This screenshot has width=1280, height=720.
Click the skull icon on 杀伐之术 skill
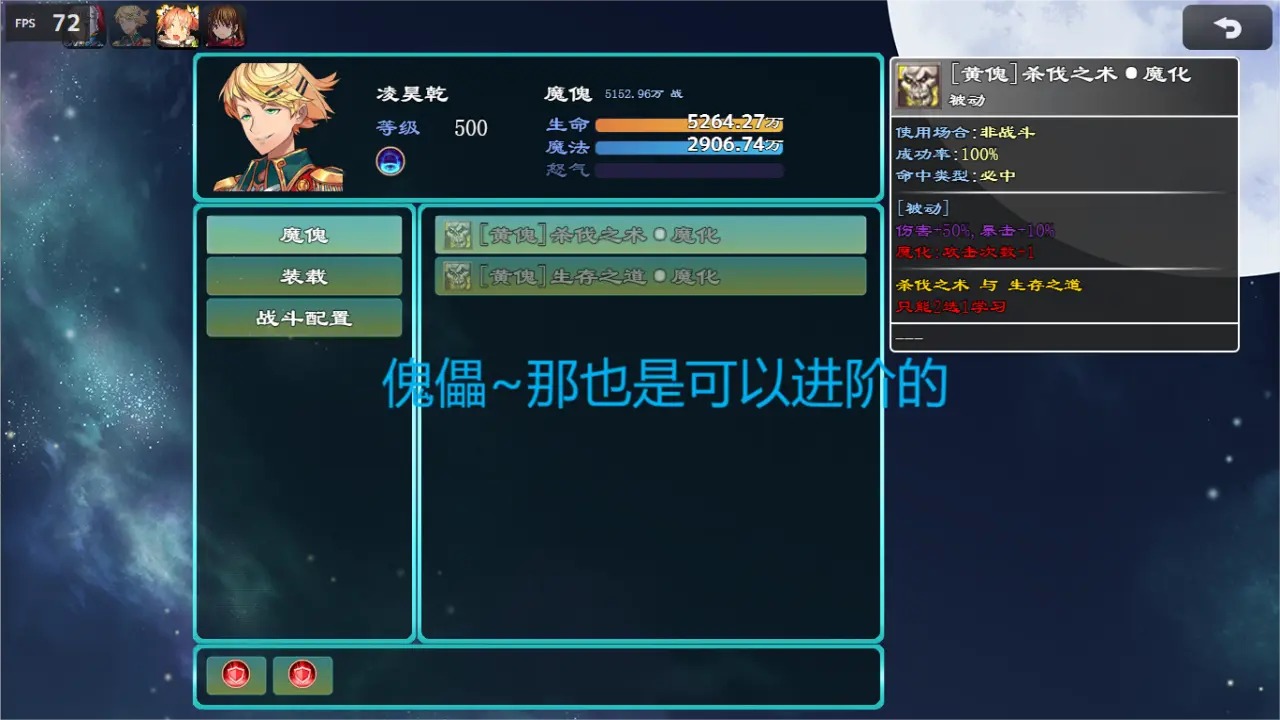pyautogui.click(x=456, y=234)
